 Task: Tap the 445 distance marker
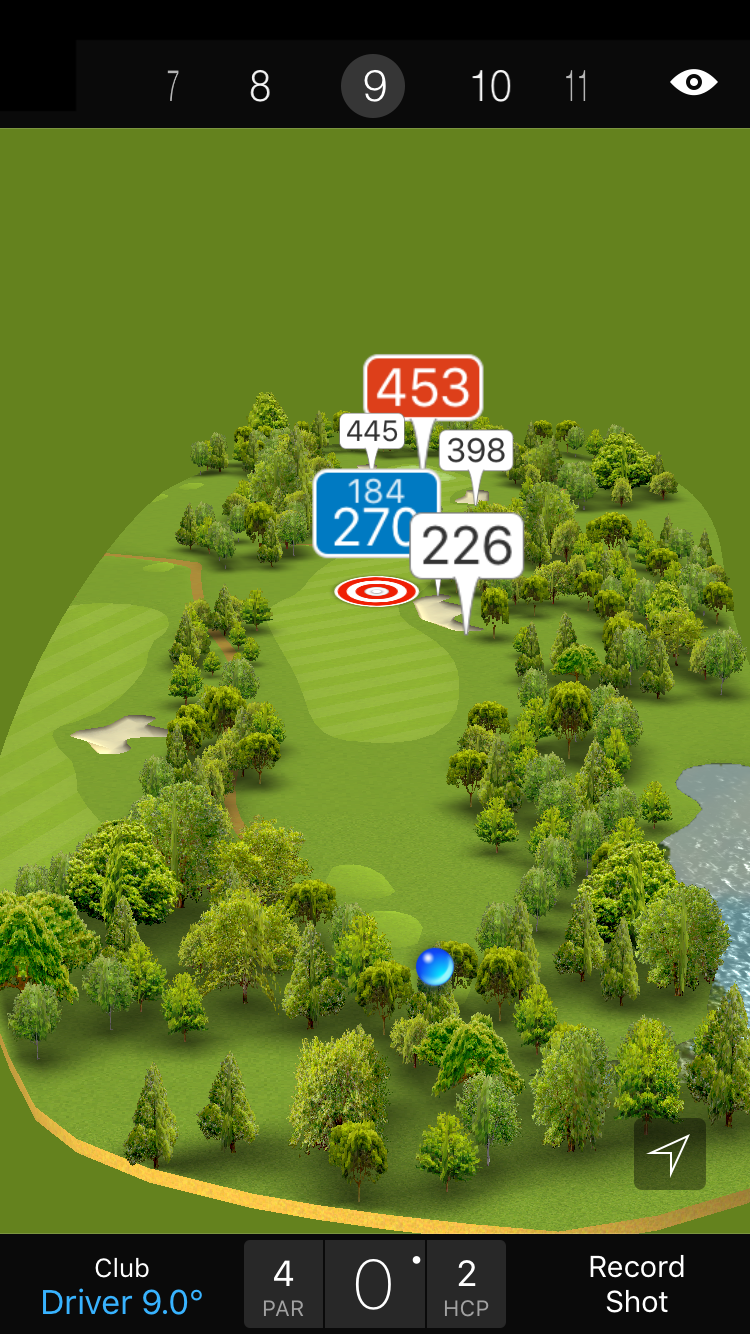[x=372, y=431]
